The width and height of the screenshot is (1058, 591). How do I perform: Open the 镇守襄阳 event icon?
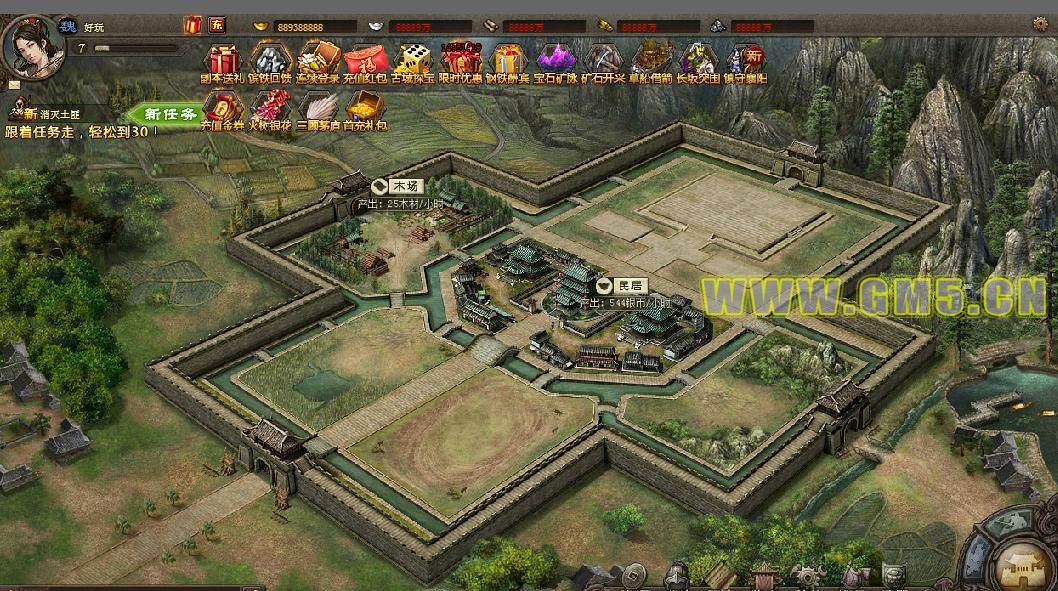point(746,62)
